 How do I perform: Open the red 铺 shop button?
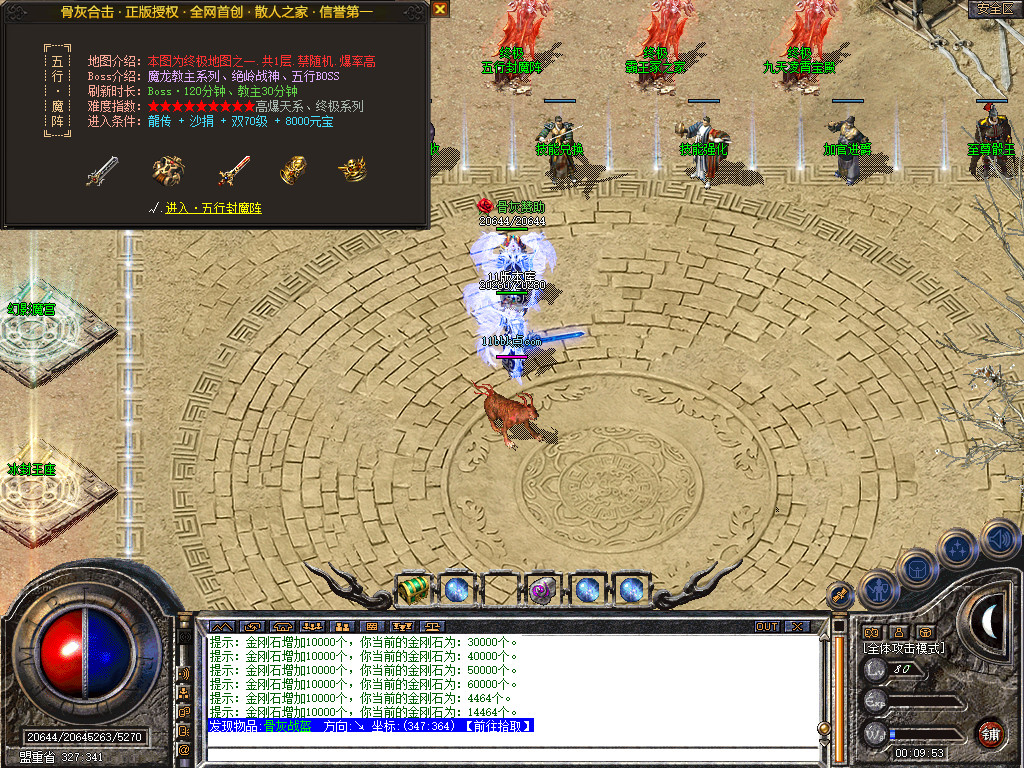tap(990, 732)
